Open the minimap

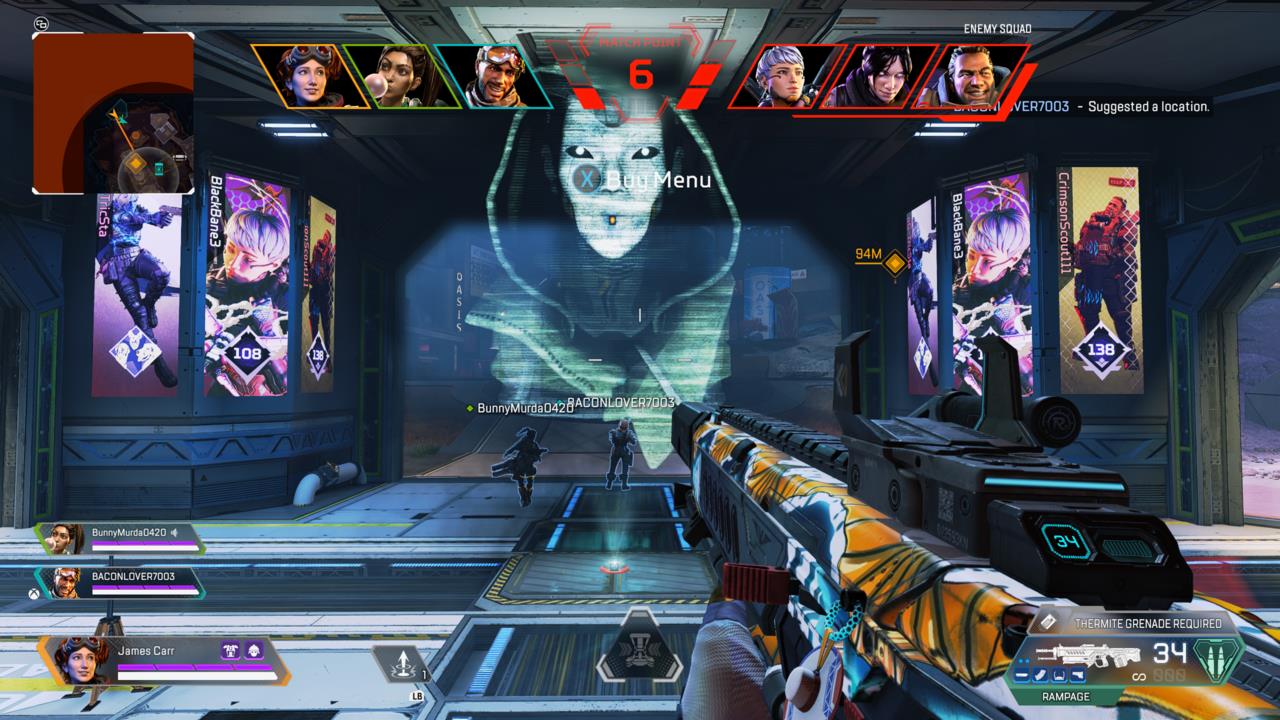click(113, 112)
